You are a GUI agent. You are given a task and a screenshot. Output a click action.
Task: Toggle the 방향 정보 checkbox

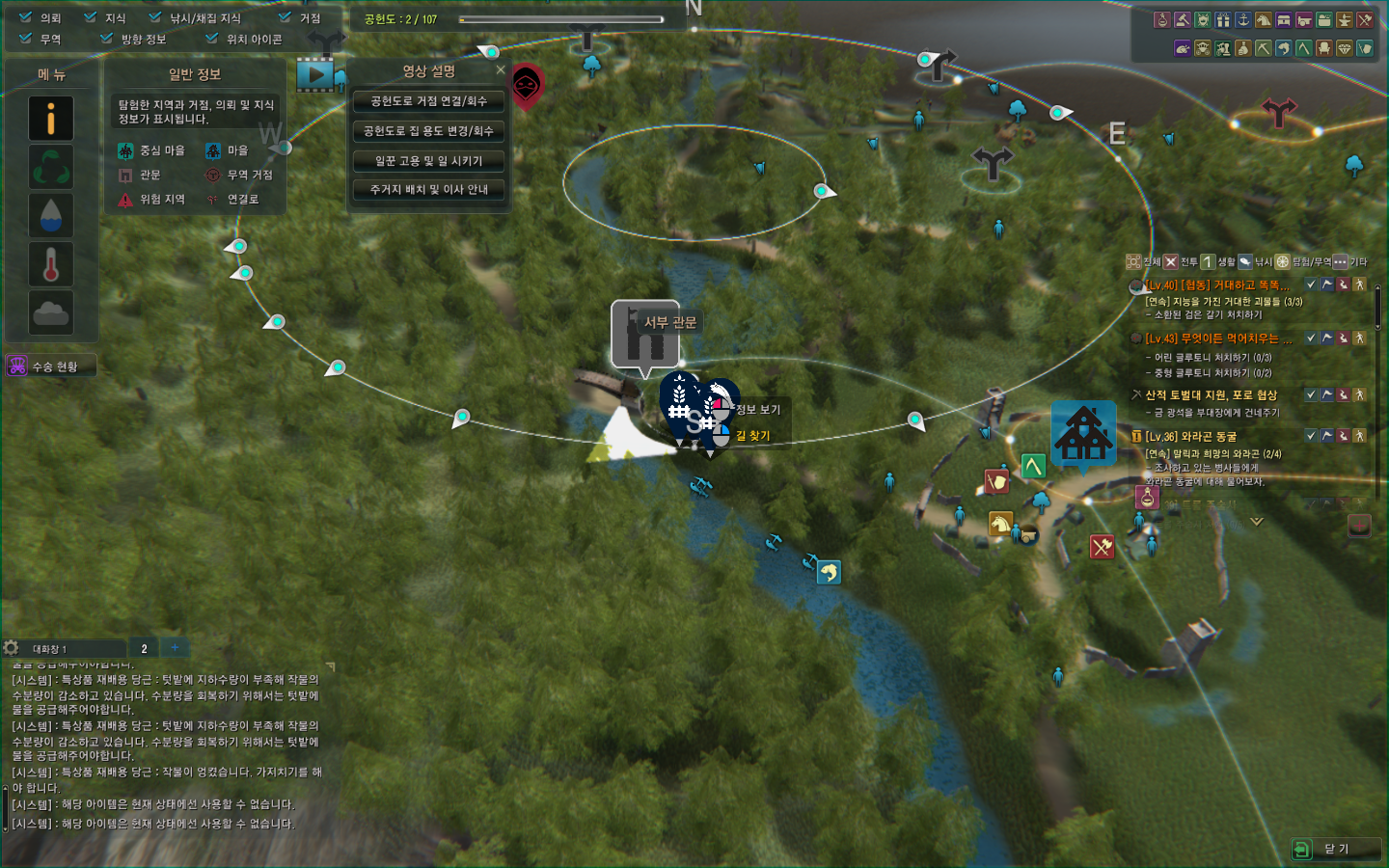click(x=107, y=39)
